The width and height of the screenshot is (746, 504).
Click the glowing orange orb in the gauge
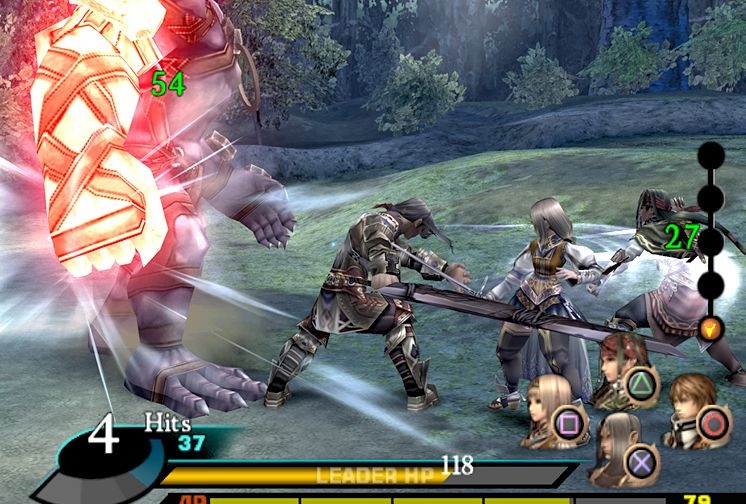tap(711, 327)
